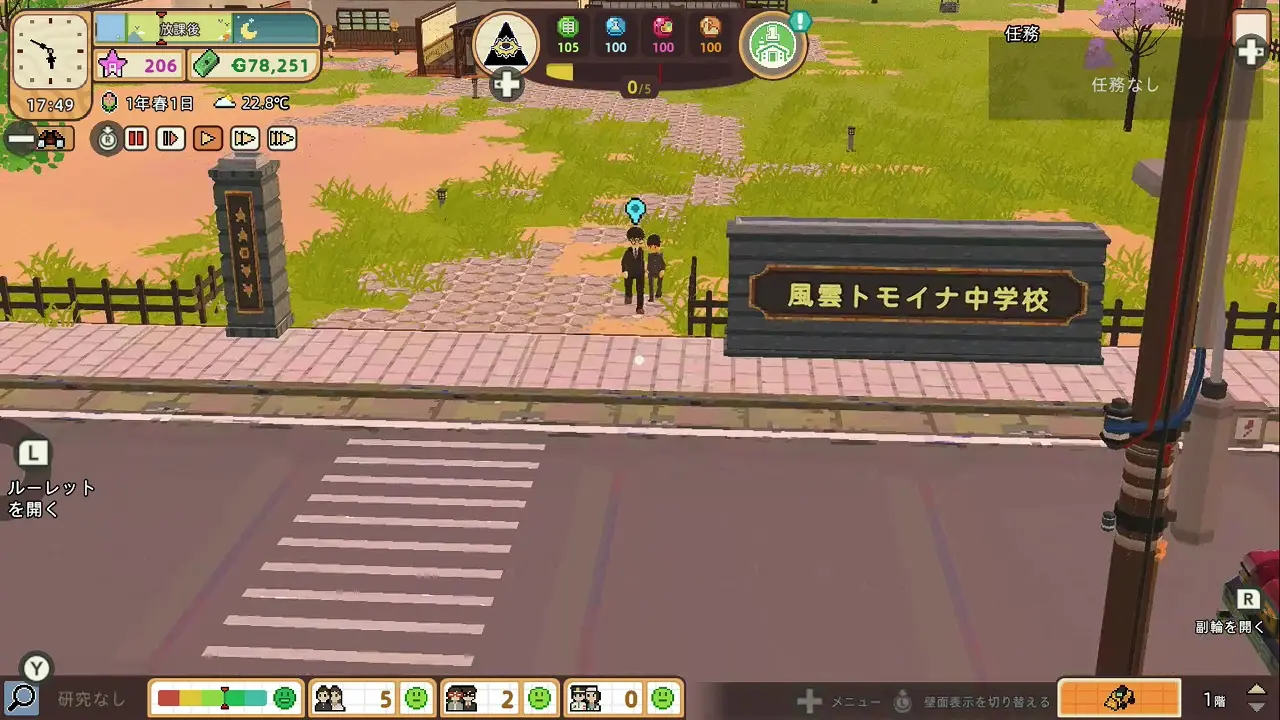
Task: Open the orange build mode button
Action: [1119, 698]
